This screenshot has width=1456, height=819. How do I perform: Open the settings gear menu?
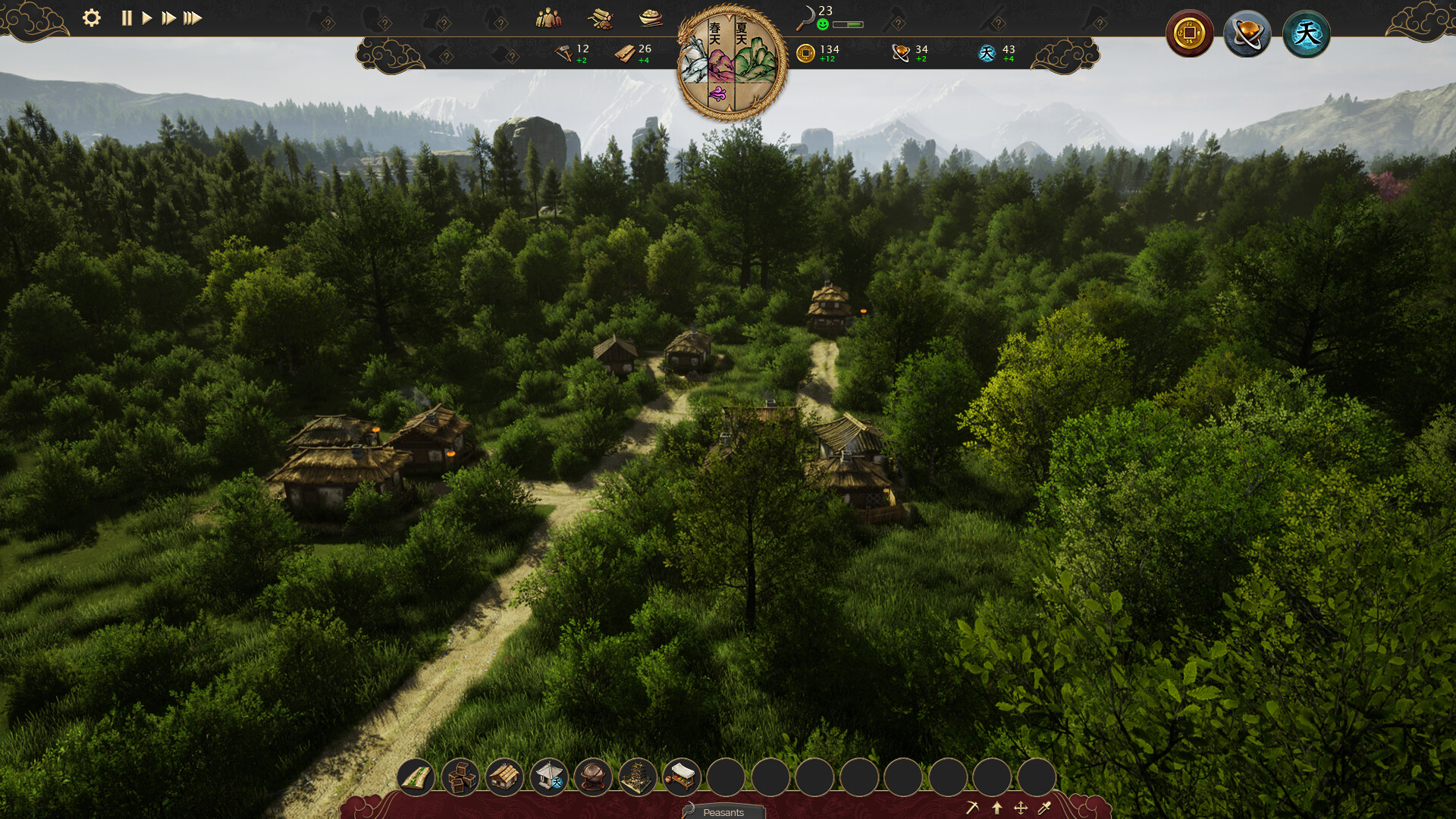[x=92, y=19]
